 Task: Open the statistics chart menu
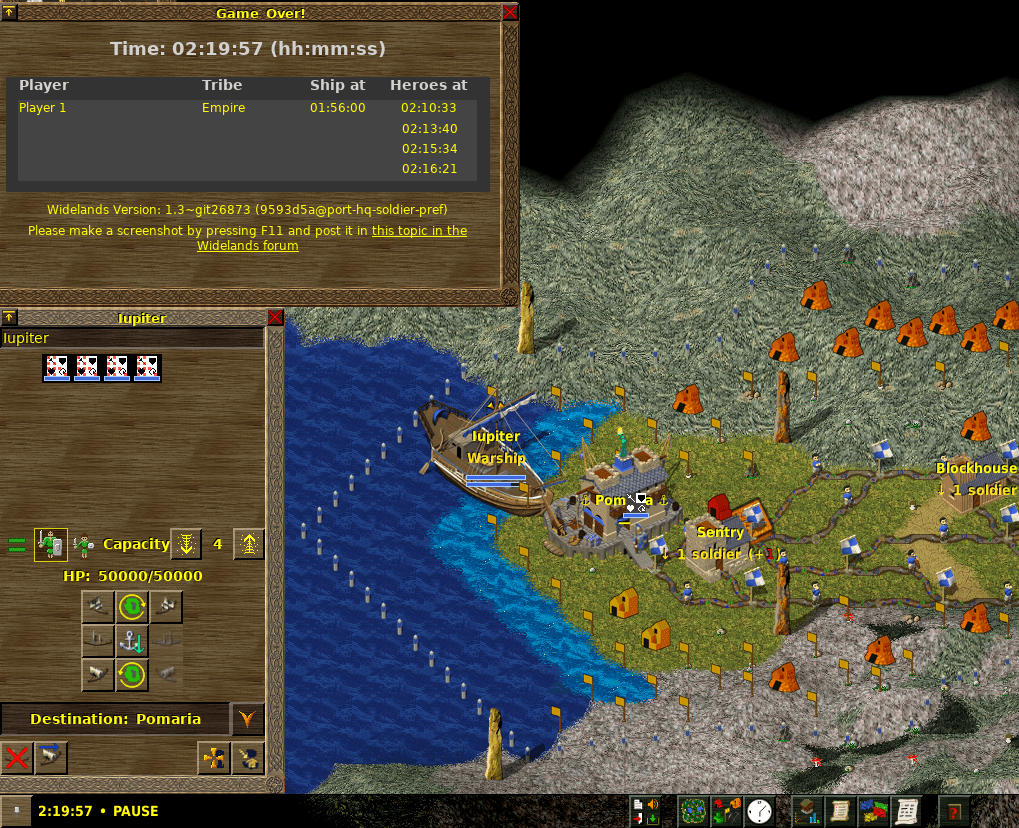(x=806, y=810)
